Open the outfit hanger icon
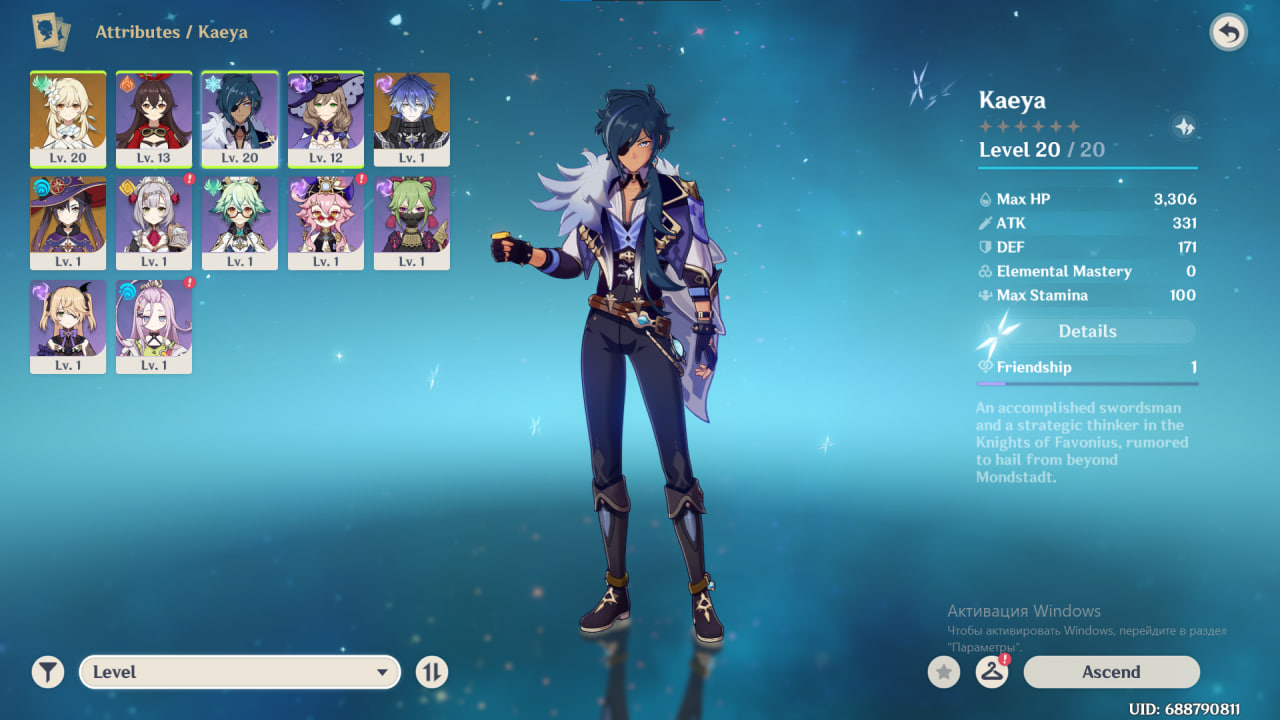The width and height of the screenshot is (1280, 720). (x=991, y=672)
